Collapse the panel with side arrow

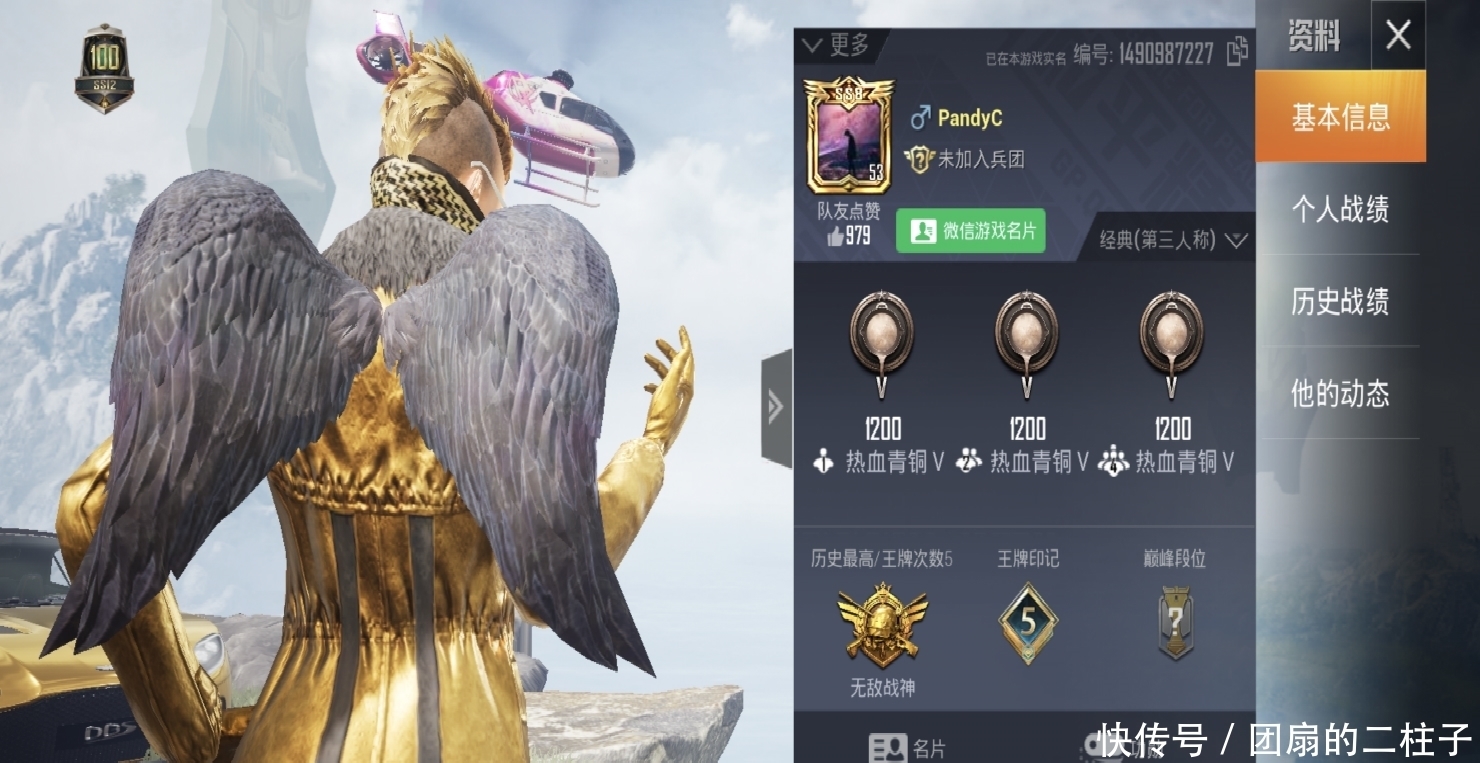776,406
